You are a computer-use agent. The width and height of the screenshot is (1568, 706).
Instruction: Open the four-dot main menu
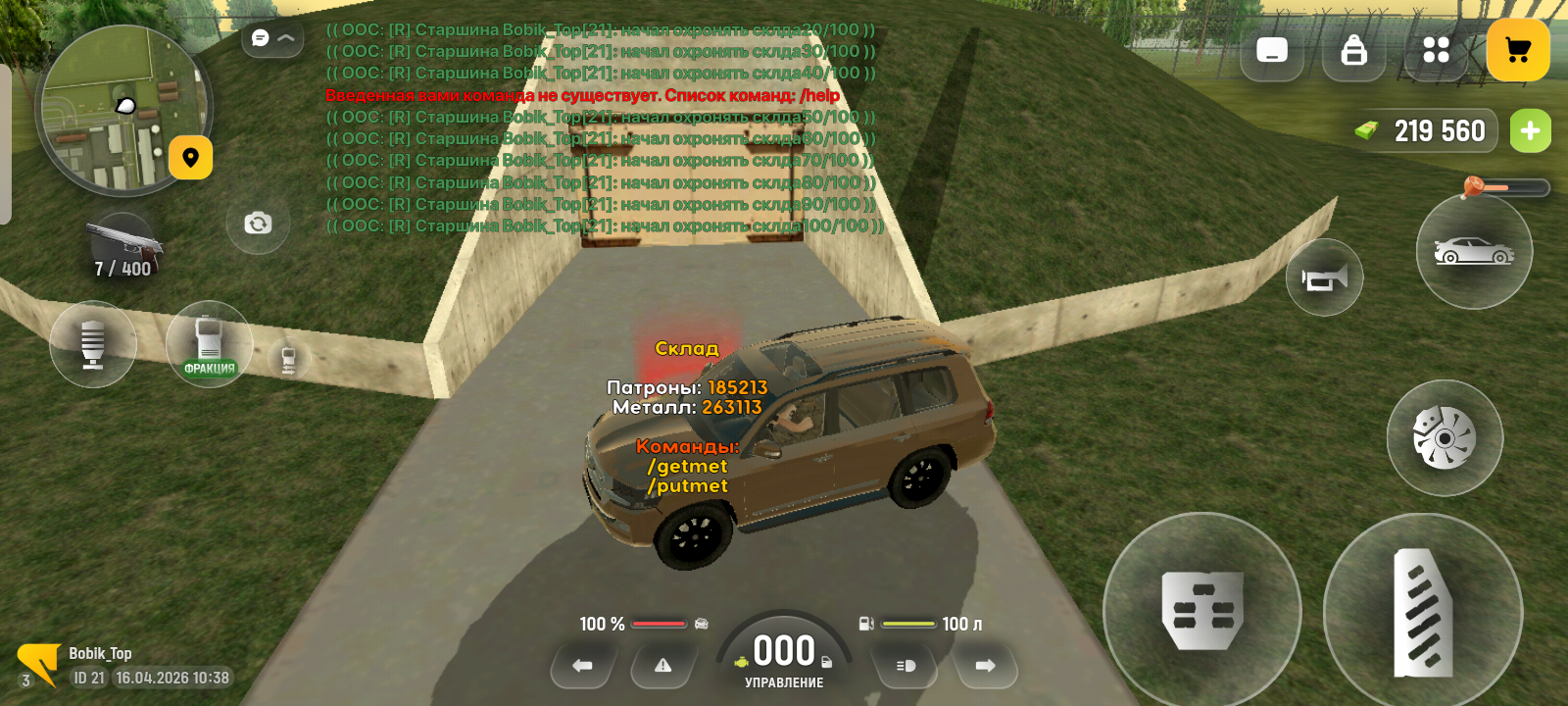coord(1436,50)
